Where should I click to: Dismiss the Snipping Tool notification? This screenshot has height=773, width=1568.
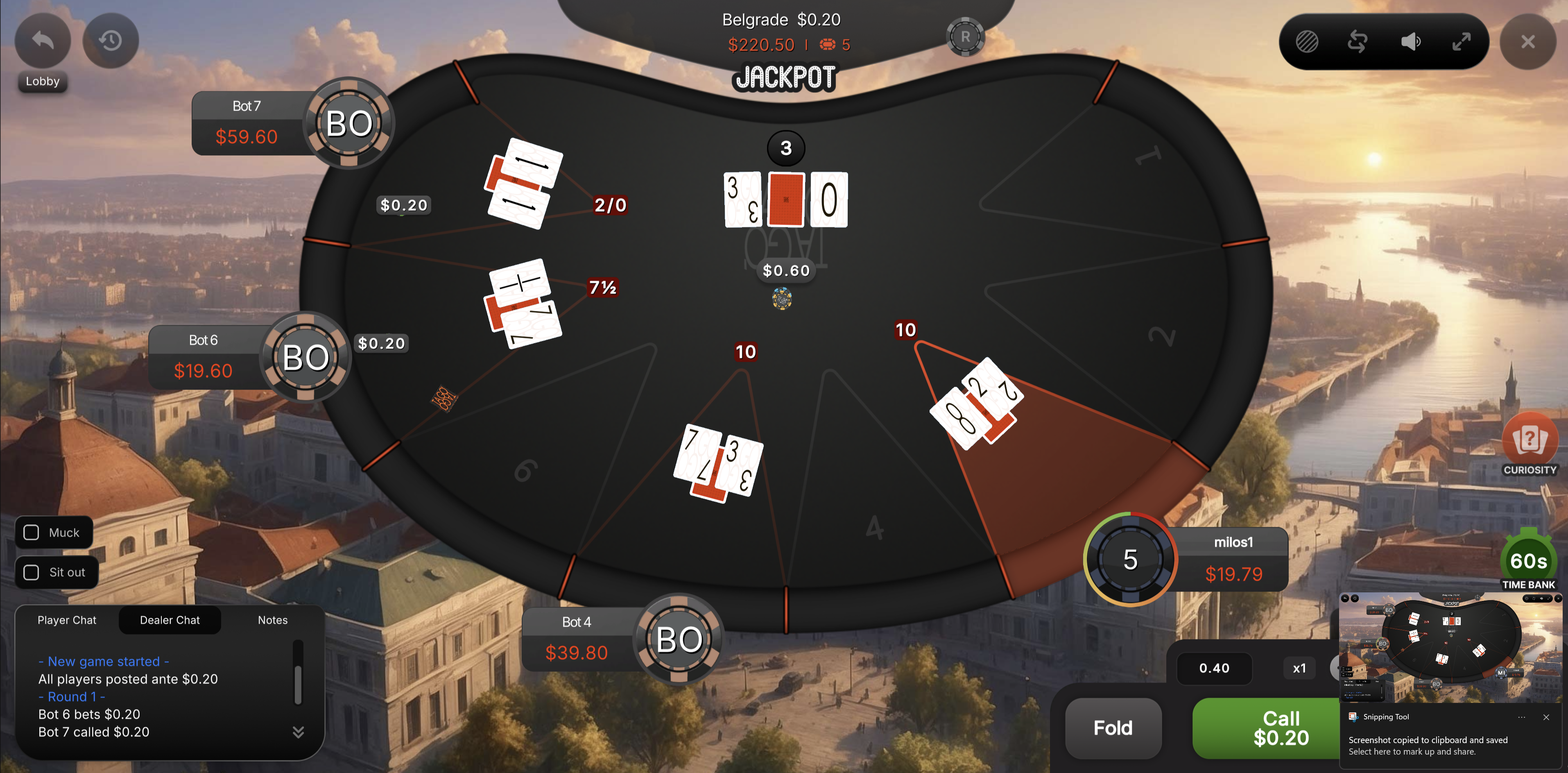coord(1546,717)
